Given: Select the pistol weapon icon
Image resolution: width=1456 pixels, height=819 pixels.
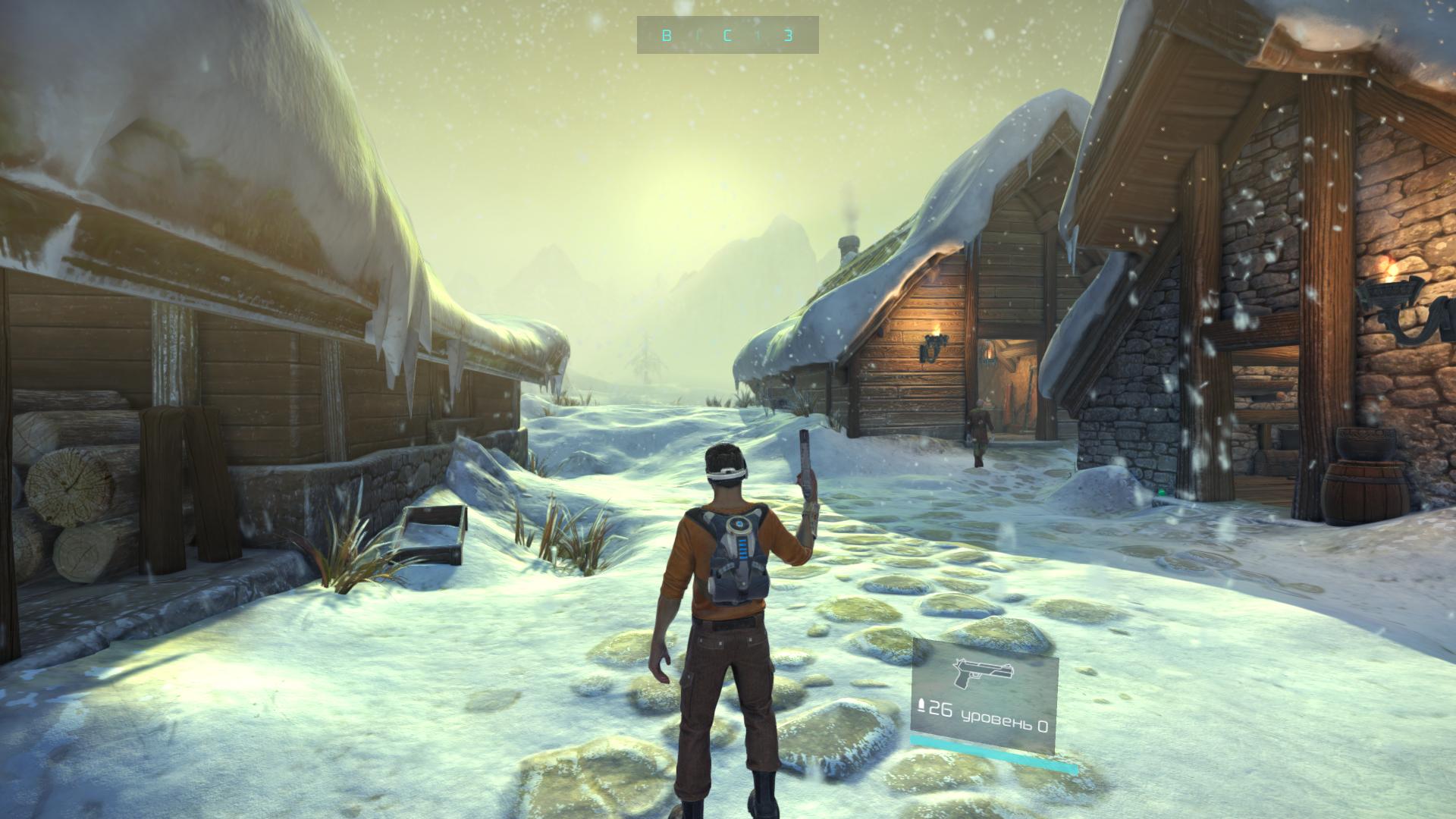Looking at the screenshot, I should (x=983, y=673).
